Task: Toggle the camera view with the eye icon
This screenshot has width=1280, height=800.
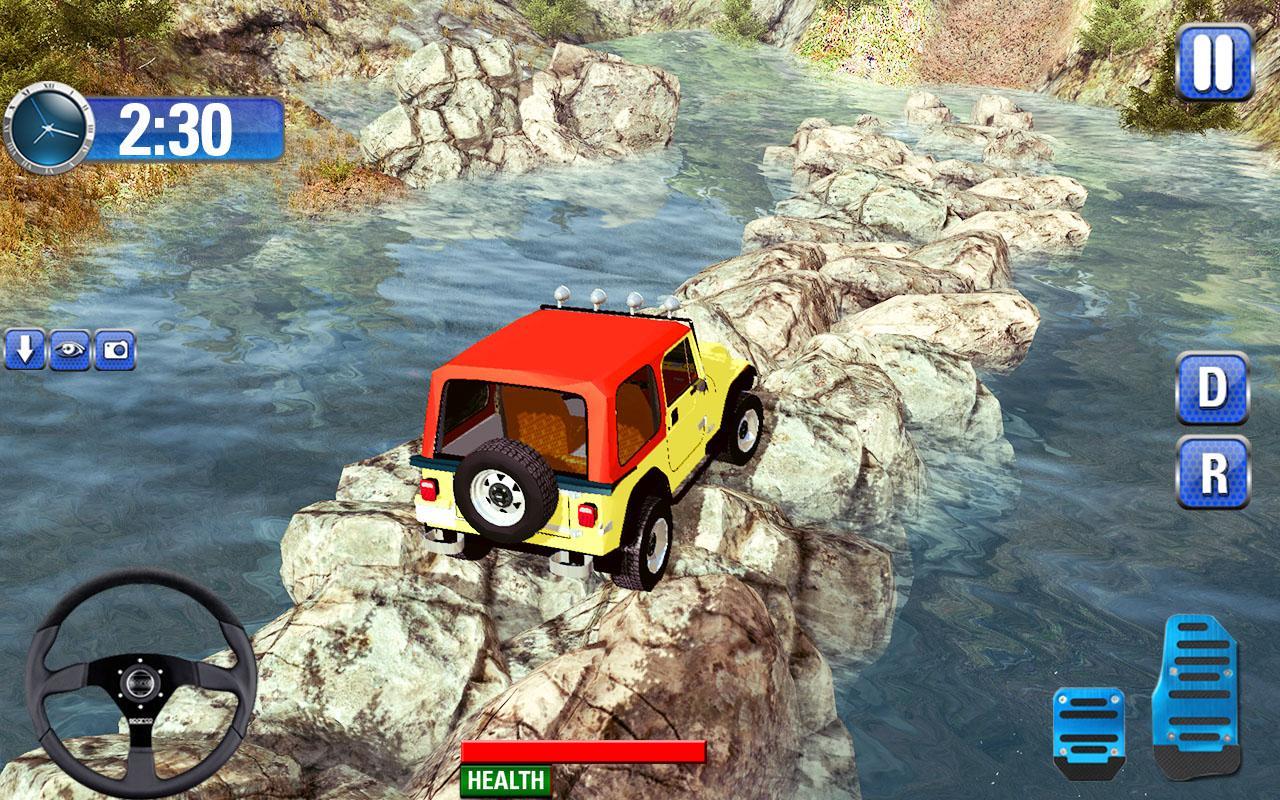Action: tap(68, 351)
